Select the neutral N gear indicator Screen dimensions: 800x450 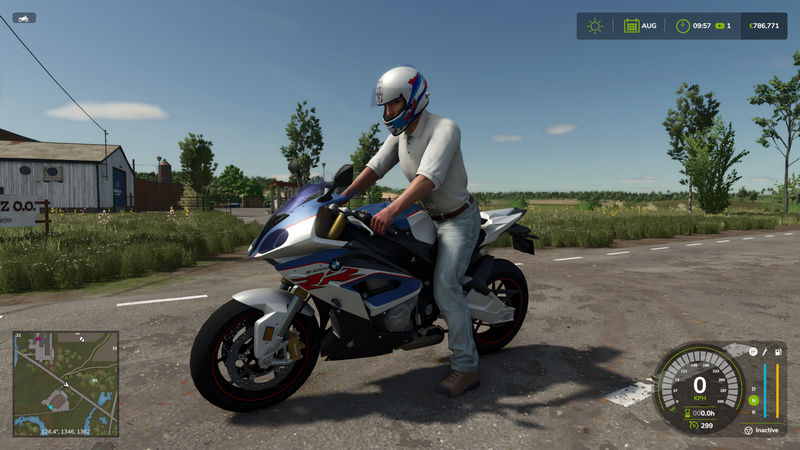coord(753,400)
